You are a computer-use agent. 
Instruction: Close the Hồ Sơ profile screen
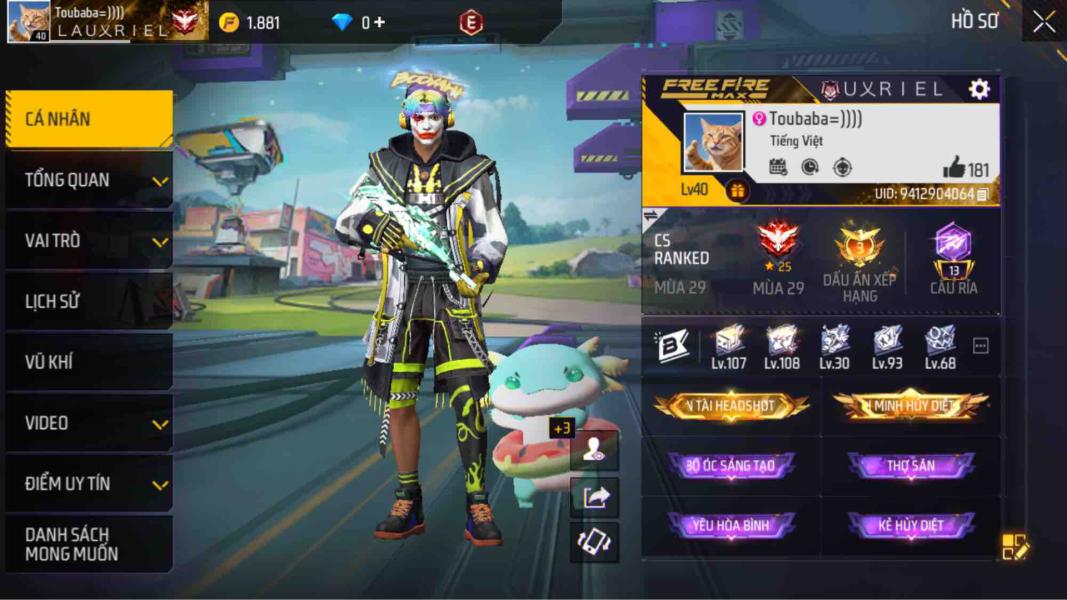(1044, 22)
